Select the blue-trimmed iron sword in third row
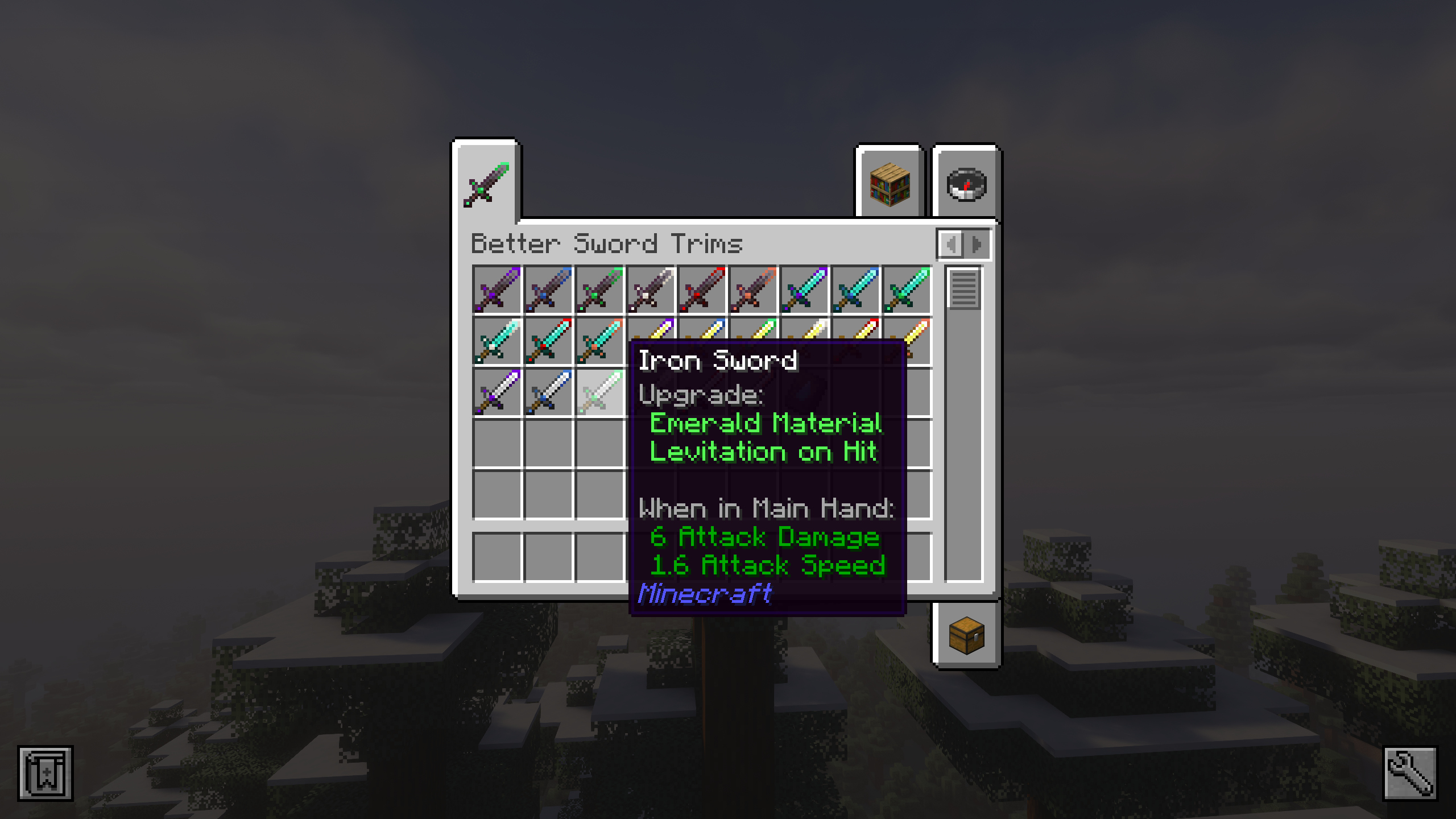This screenshot has height=819, width=1456. point(548,392)
